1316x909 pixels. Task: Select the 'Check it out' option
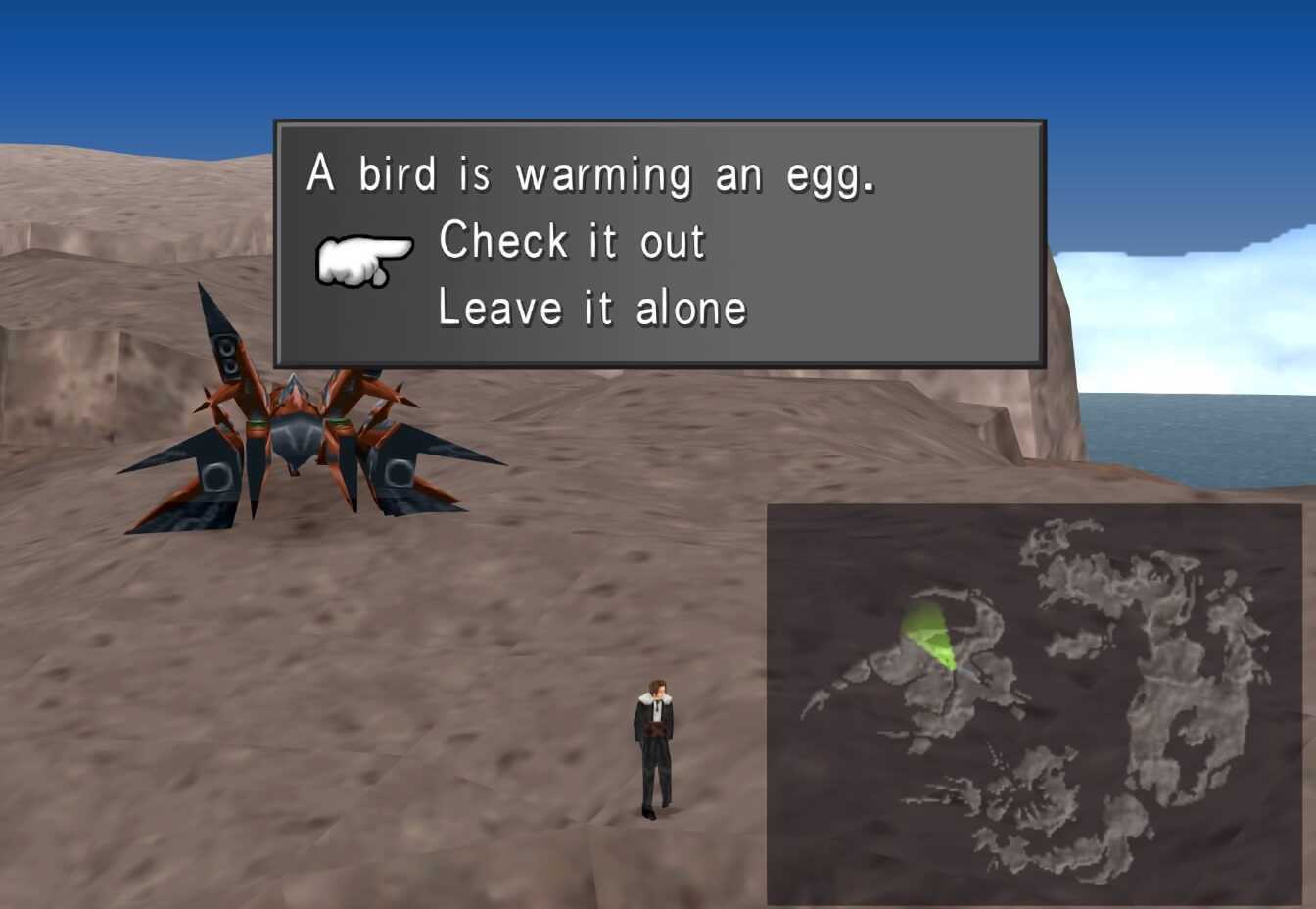click(573, 242)
